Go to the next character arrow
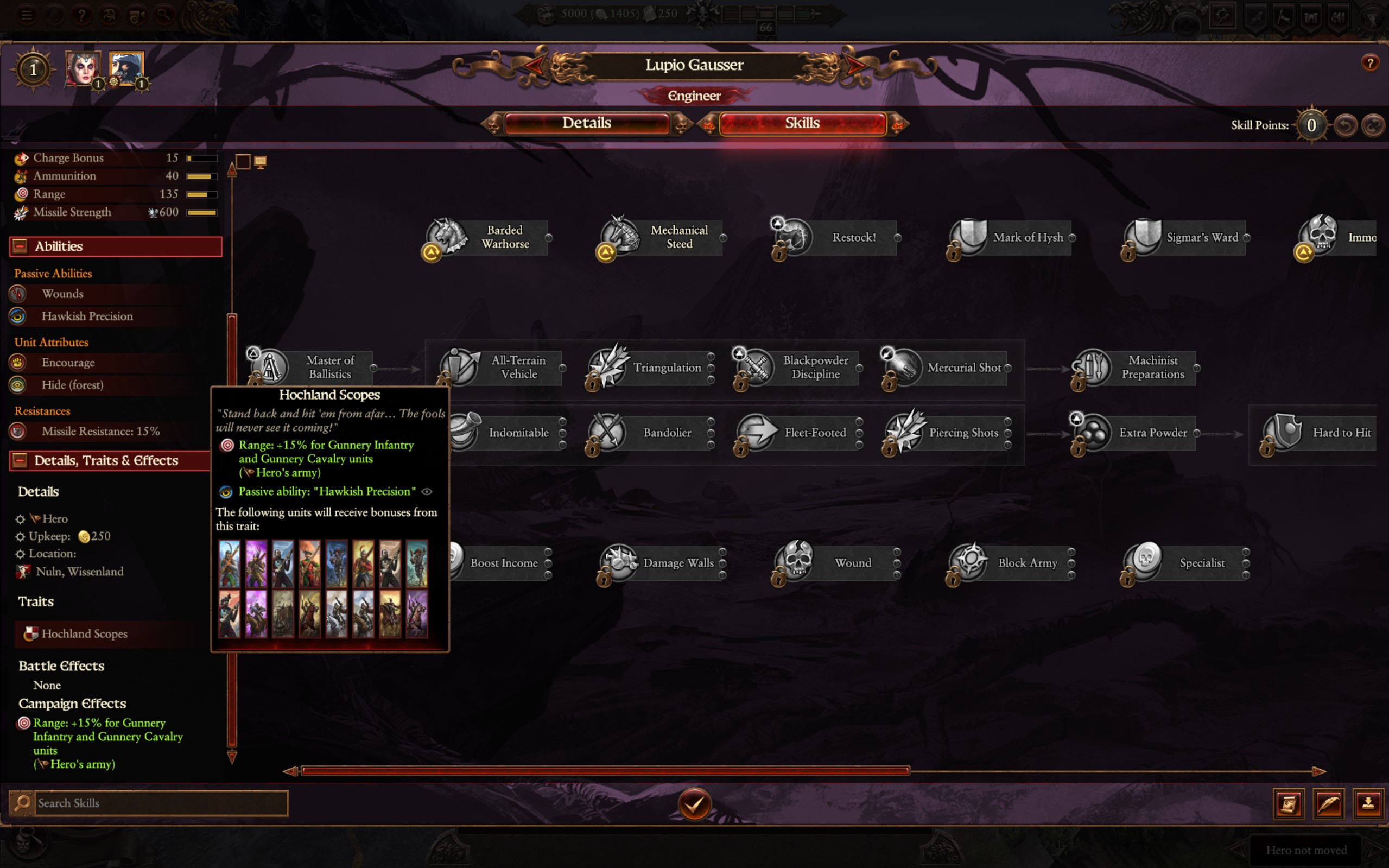The width and height of the screenshot is (1389, 868). pos(857,65)
